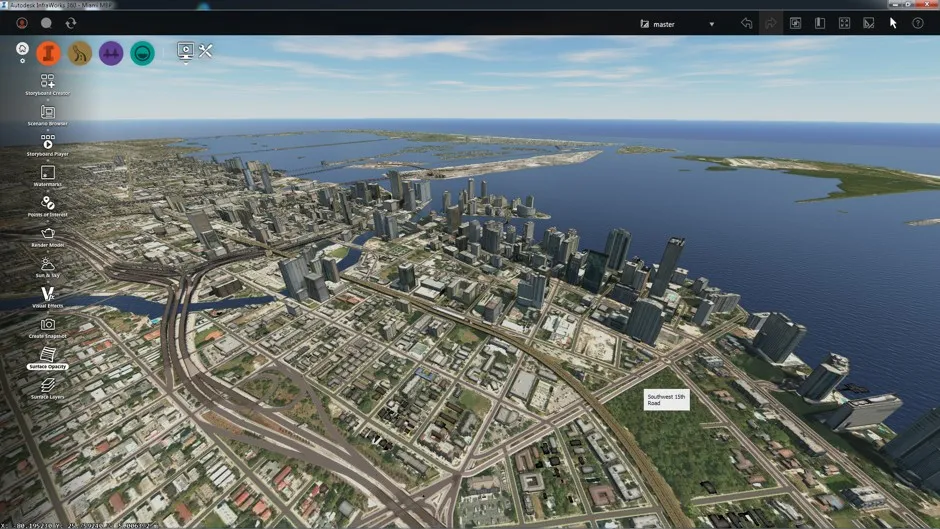Select the Watermarks tool
This screenshot has width=940, height=529.
pos(48,173)
